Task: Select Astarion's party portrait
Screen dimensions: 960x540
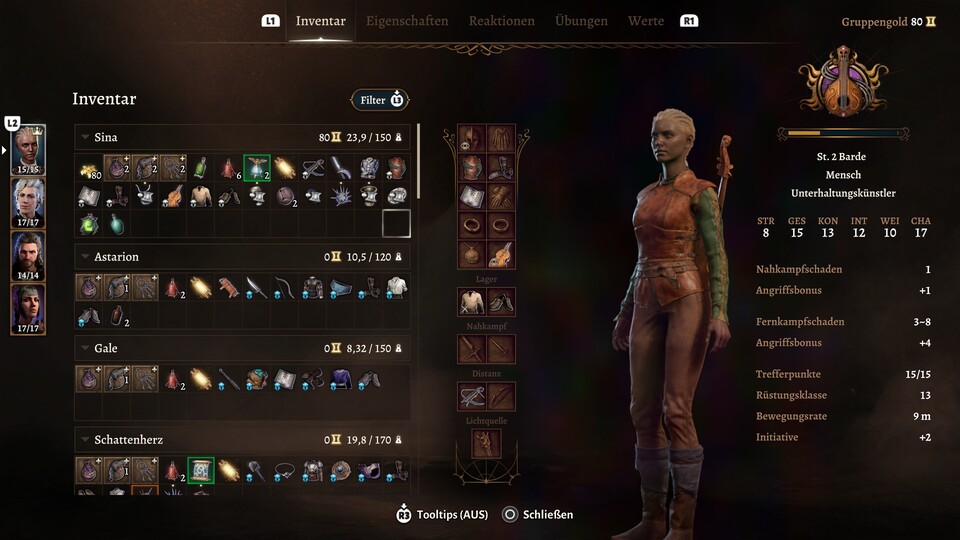Action: (x=28, y=203)
